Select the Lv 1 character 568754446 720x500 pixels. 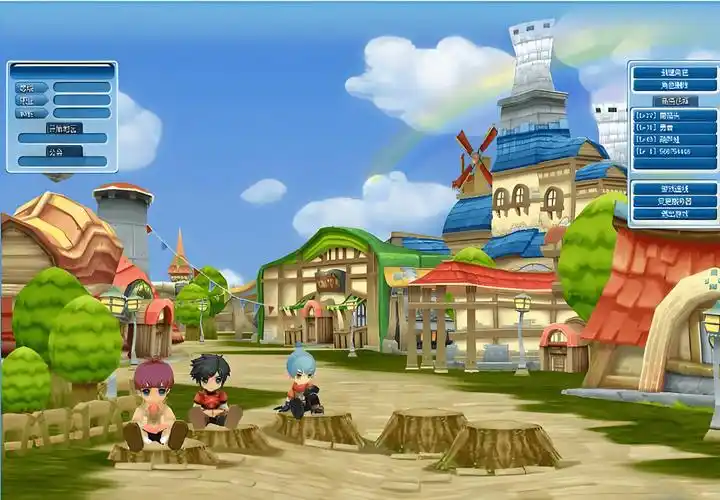coord(675,151)
